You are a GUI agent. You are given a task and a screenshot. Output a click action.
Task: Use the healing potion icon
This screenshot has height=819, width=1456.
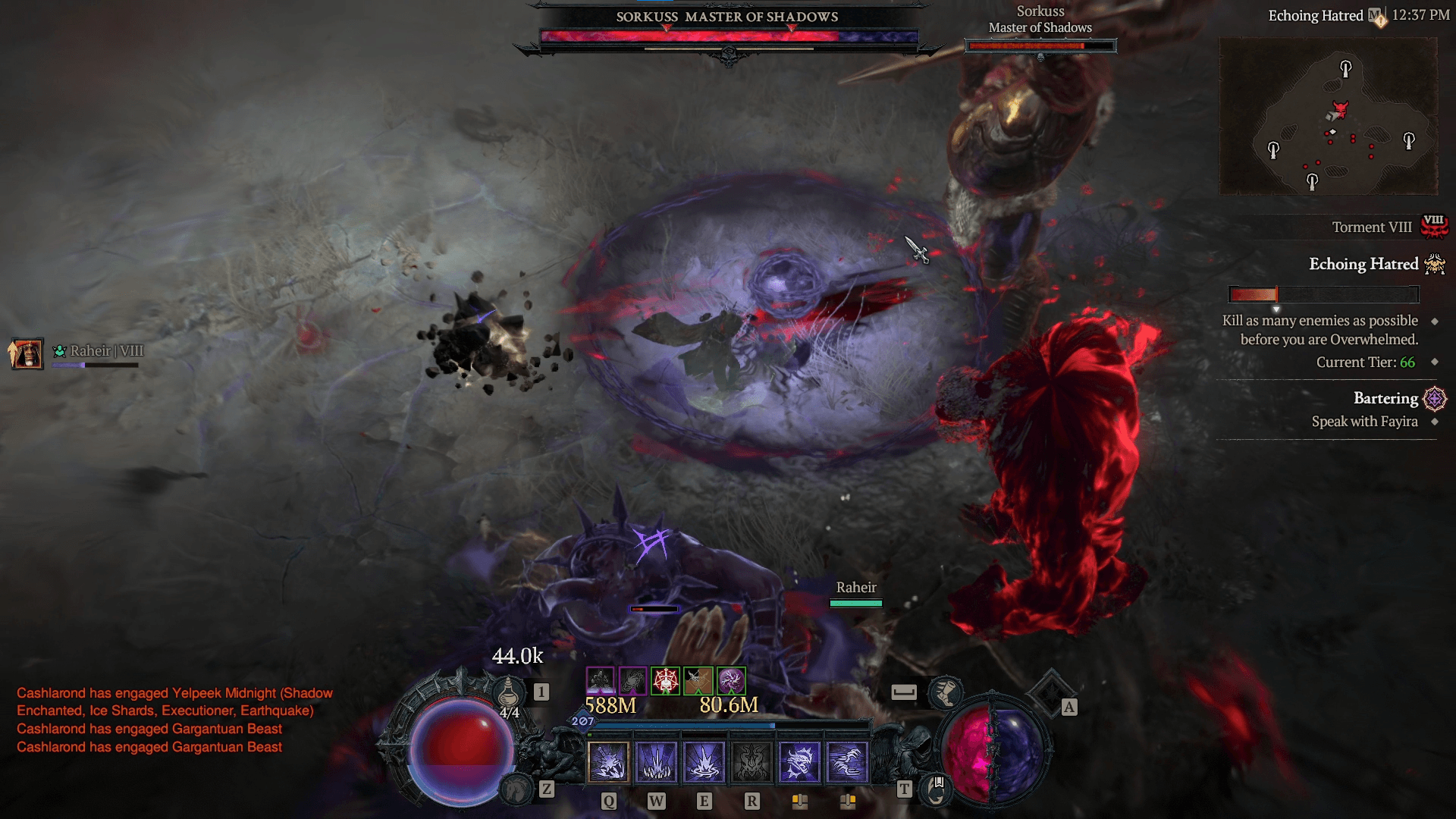(x=509, y=691)
